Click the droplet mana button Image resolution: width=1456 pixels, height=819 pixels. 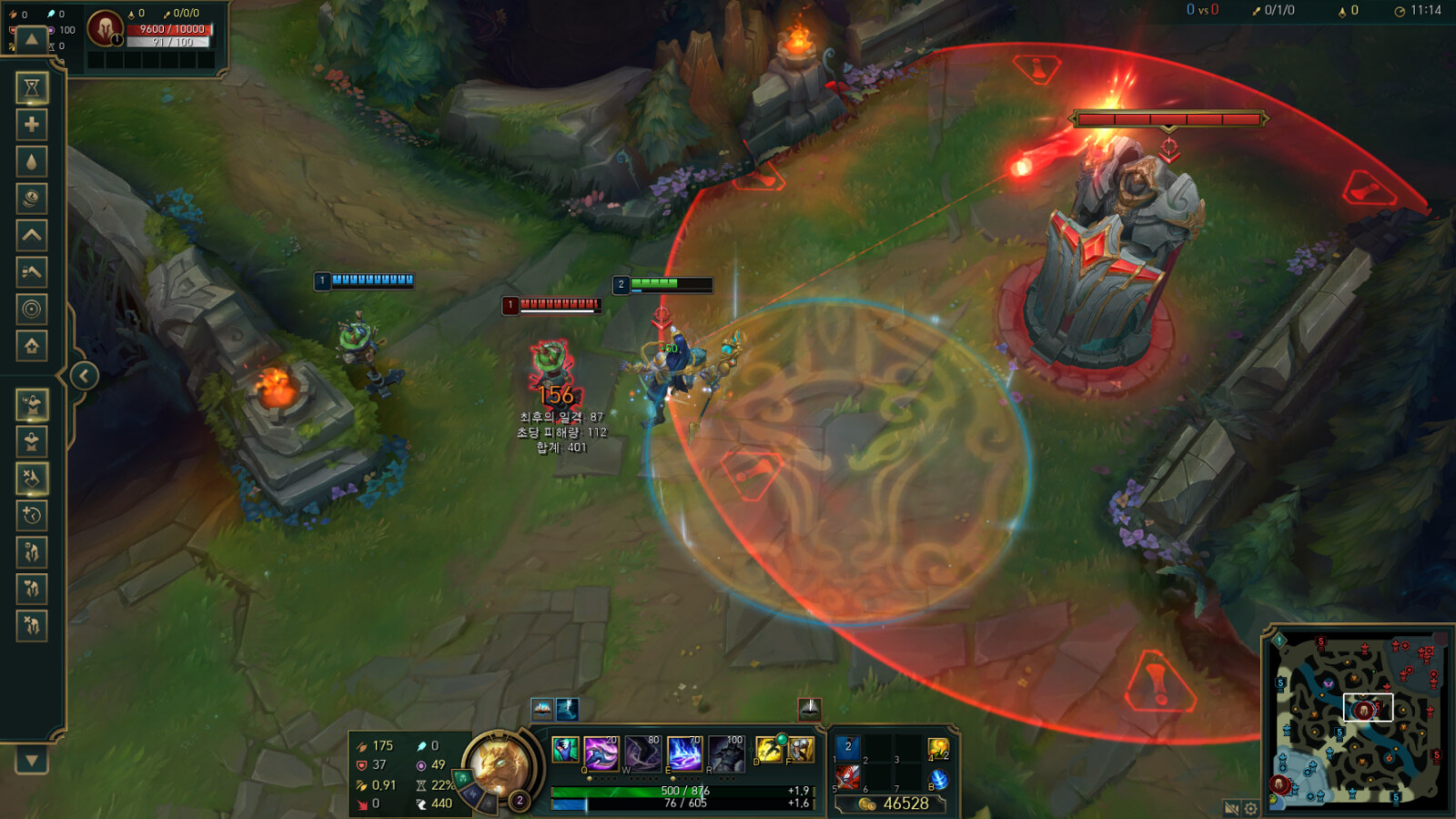click(x=32, y=162)
